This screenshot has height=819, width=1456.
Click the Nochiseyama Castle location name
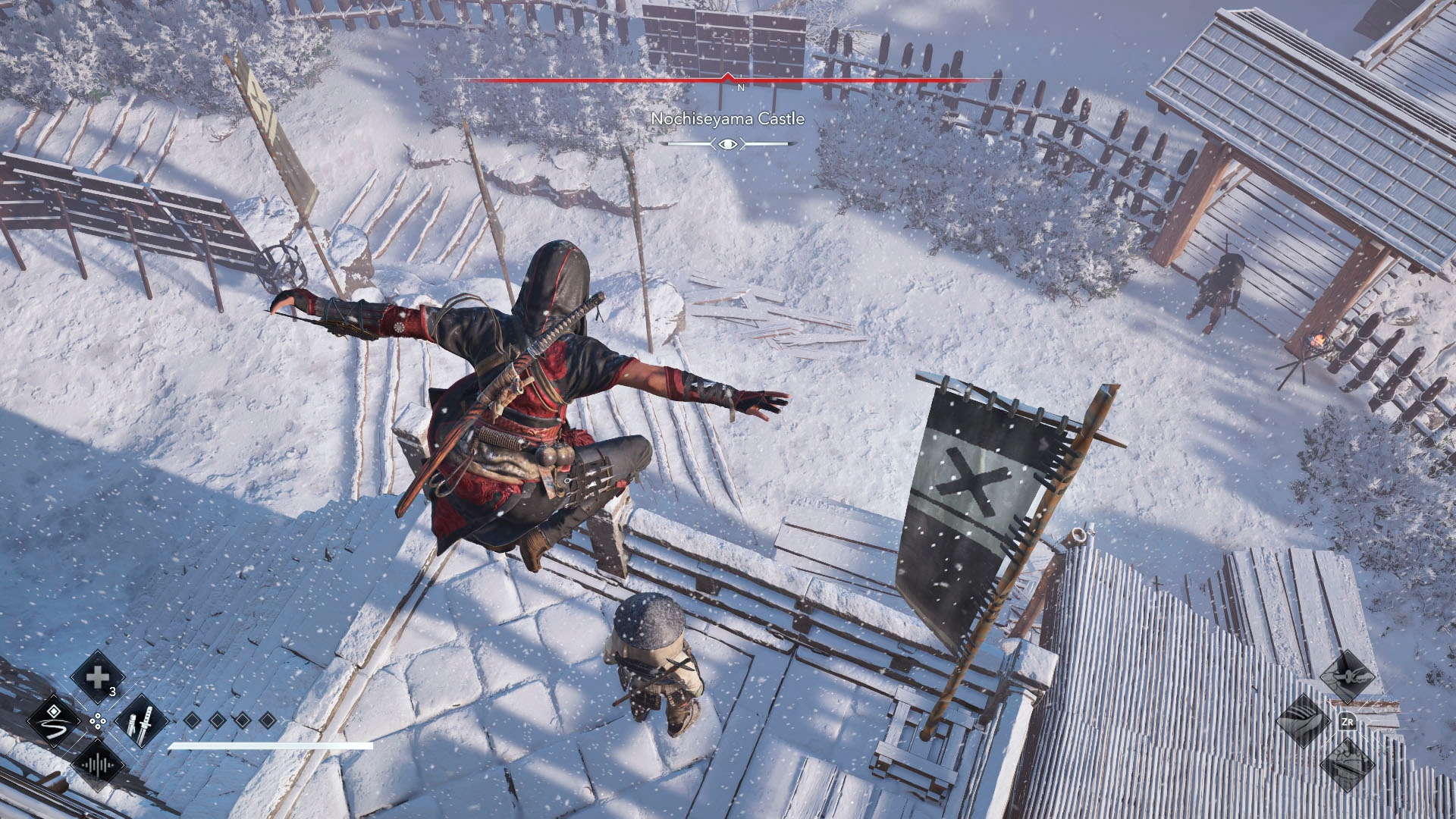point(727,118)
